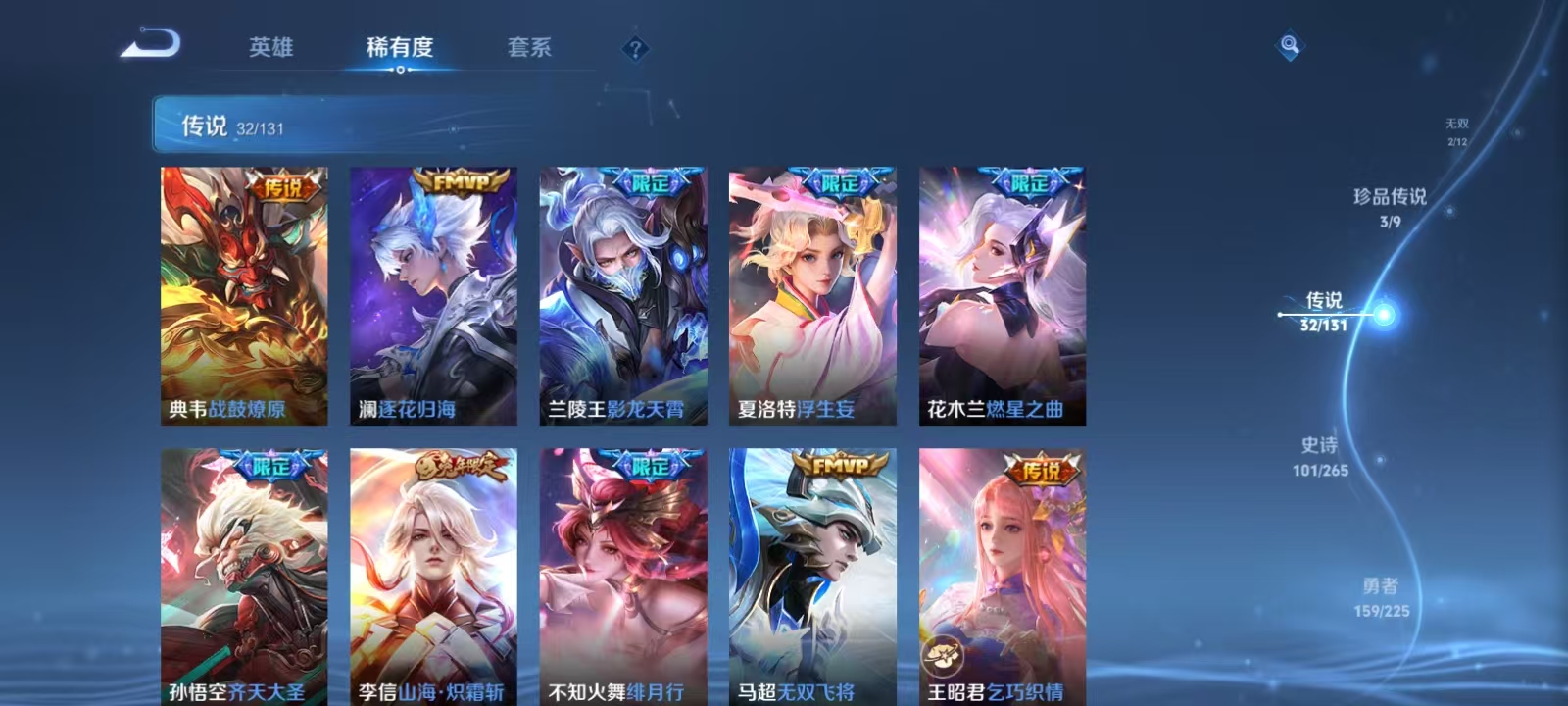1568x706 pixels.
Task: Click the 周年限定 badge on 李信's card
Action: pyautogui.click(x=461, y=464)
